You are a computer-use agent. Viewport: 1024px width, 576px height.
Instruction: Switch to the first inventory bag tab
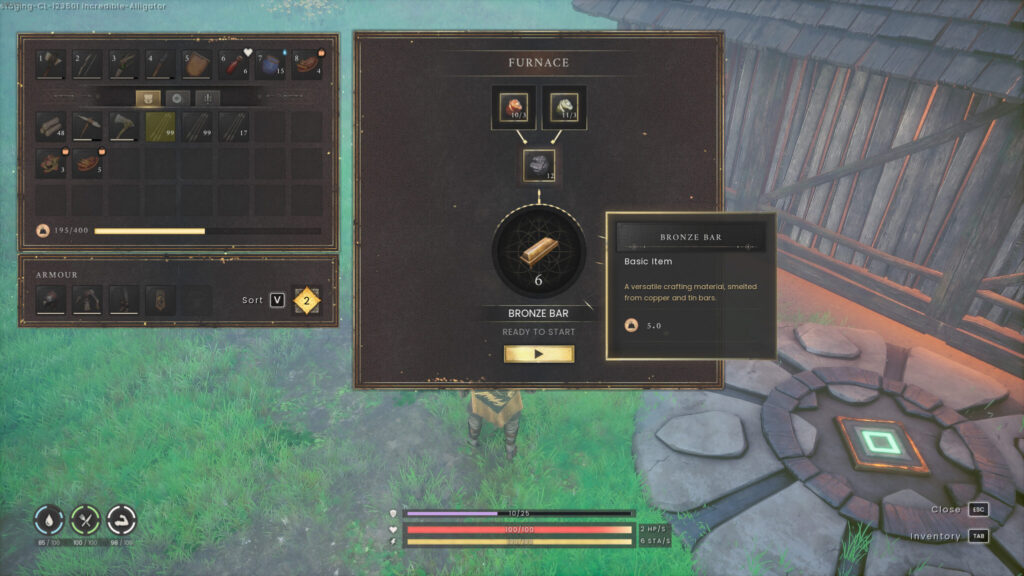148,98
